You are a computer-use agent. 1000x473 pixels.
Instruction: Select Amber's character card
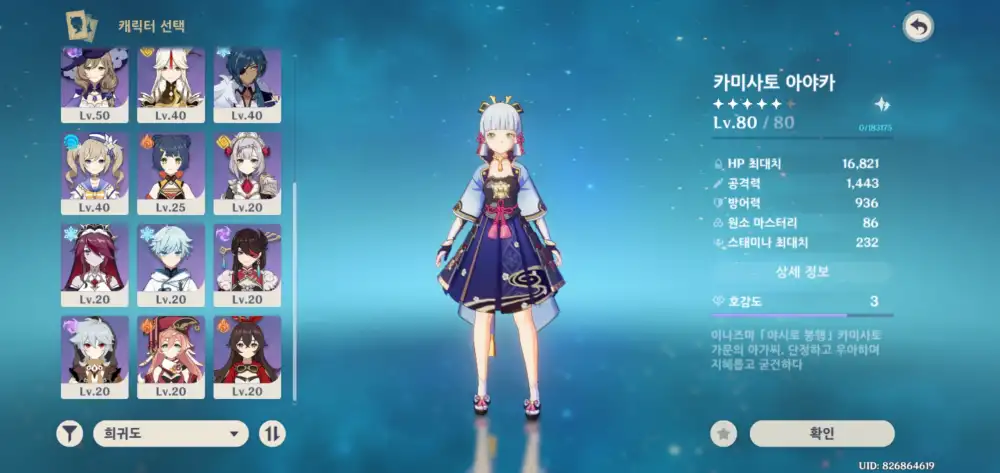246,355
